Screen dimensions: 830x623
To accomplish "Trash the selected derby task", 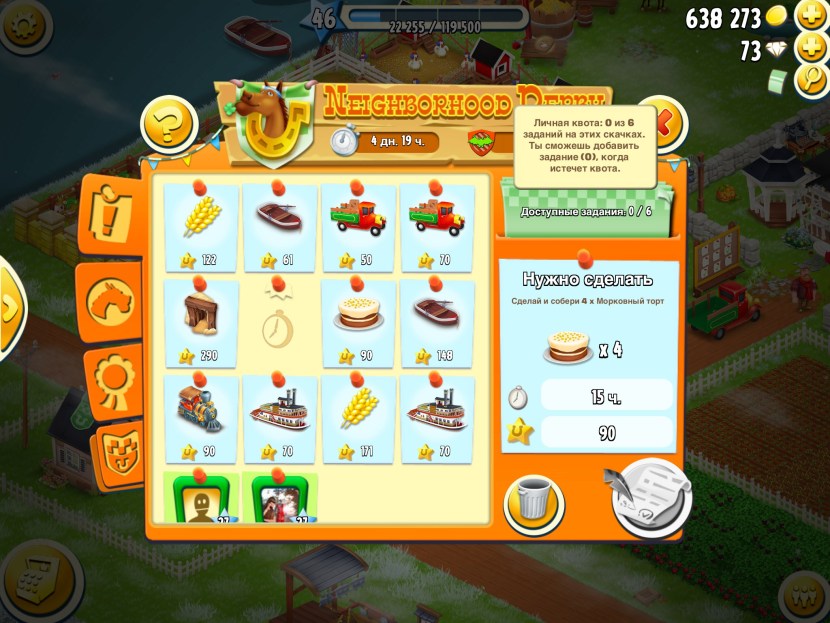I will 533,502.
